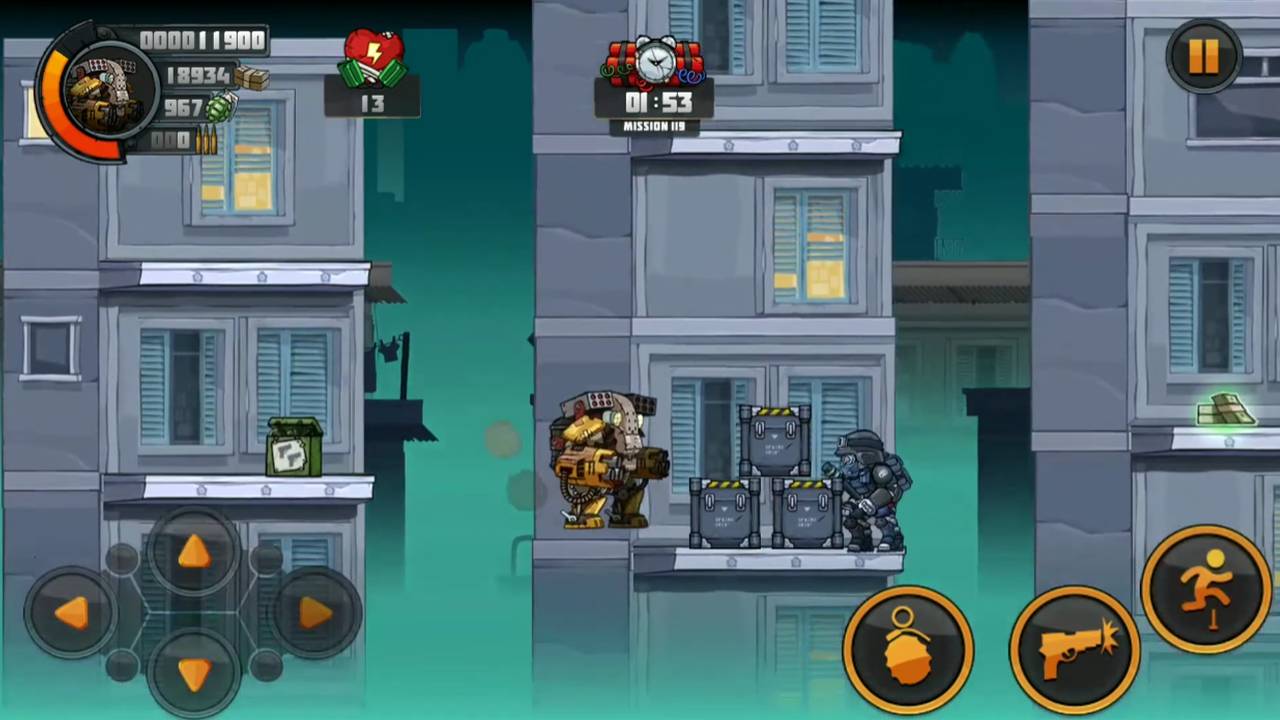Throw a grenade with the grenade button
The height and width of the screenshot is (720, 1280).
click(908, 647)
